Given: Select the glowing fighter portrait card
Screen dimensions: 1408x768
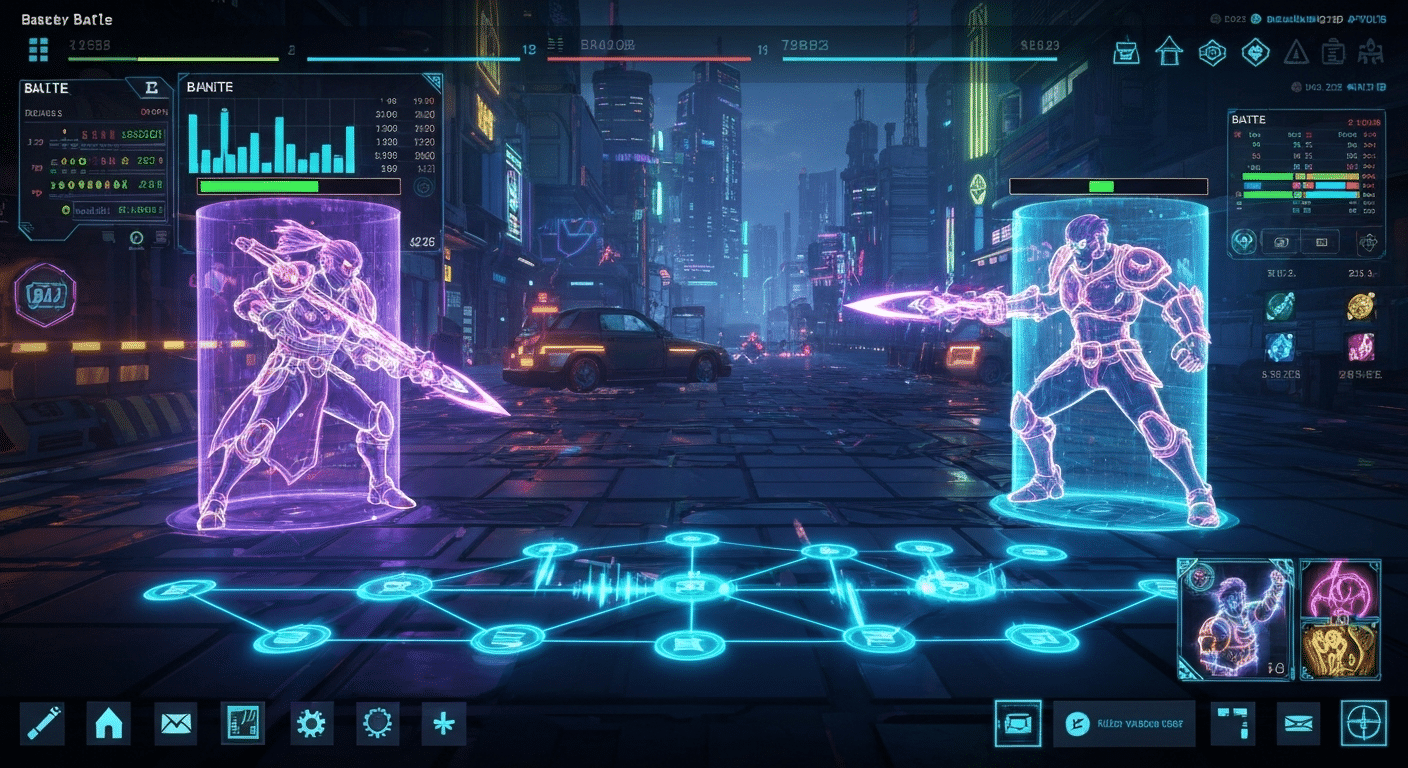Looking at the screenshot, I should (x=1235, y=620).
